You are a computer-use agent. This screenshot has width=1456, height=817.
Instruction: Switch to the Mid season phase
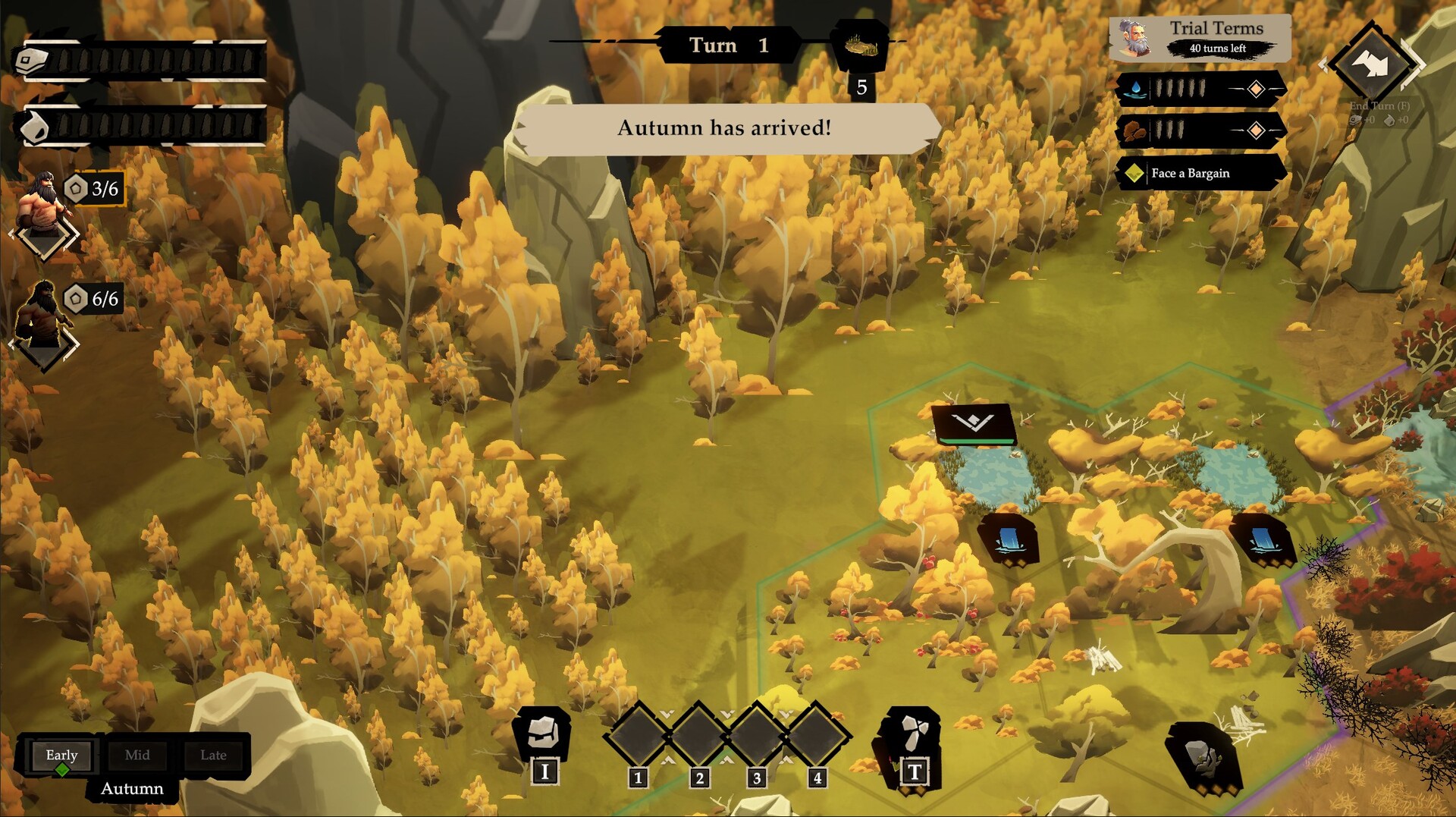[x=137, y=756]
